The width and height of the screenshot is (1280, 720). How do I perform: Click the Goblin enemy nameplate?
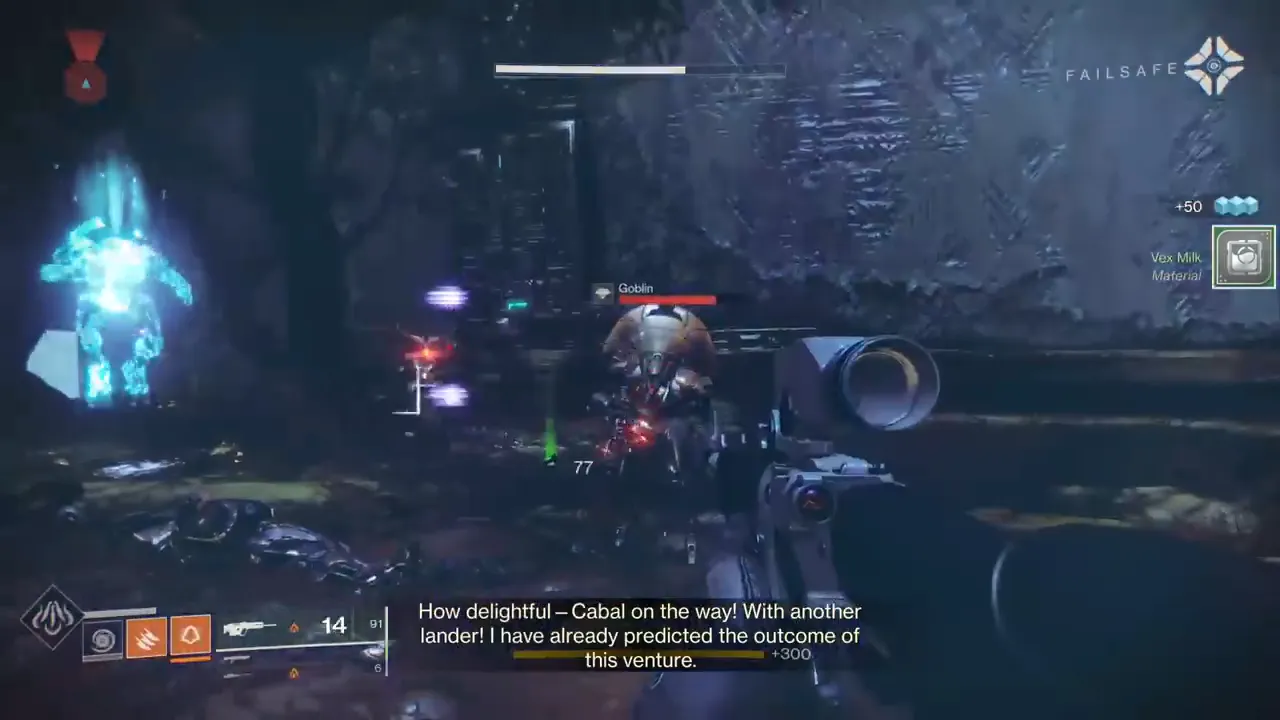pyautogui.click(x=636, y=288)
